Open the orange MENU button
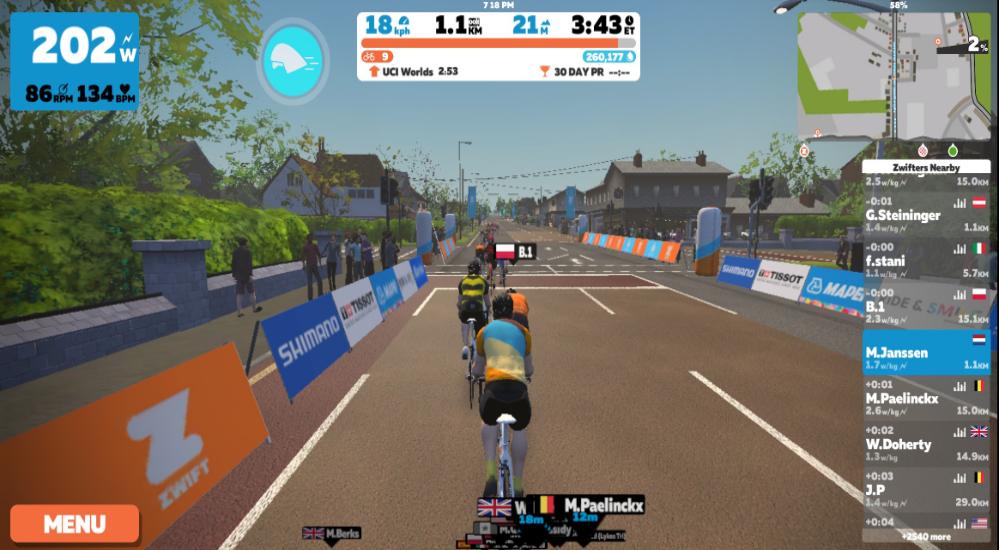 click(75, 523)
